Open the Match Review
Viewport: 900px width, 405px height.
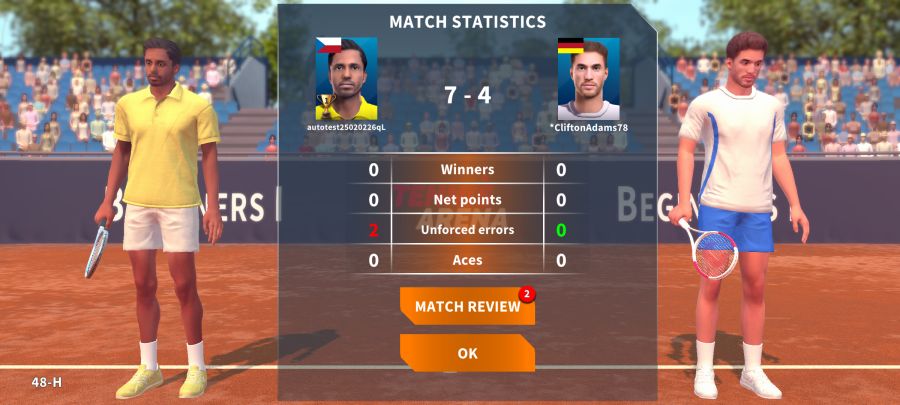pyautogui.click(x=467, y=306)
